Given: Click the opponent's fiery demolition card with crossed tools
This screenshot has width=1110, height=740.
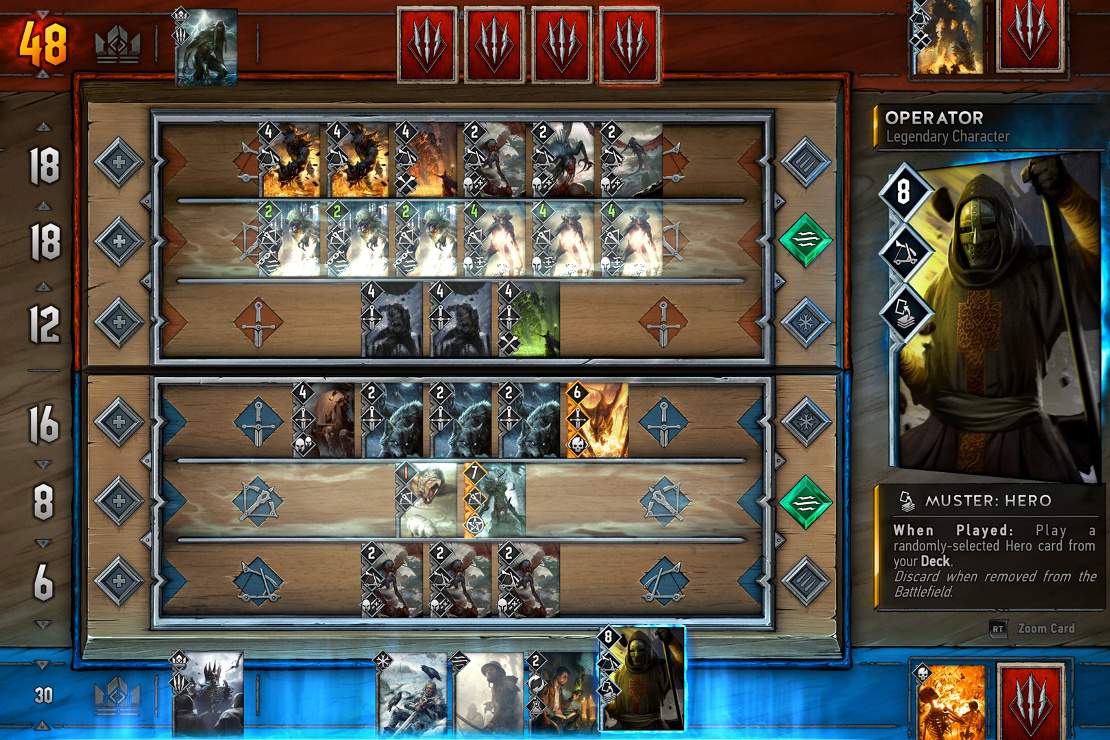Looking at the screenshot, I should (x=426, y=160).
